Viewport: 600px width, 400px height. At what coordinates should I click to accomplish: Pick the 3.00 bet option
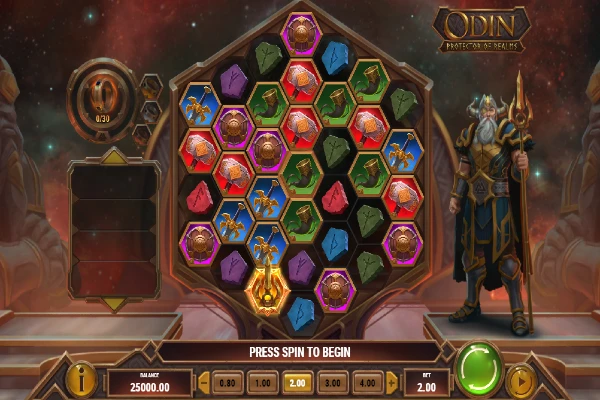pyautogui.click(x=332, y=382)
